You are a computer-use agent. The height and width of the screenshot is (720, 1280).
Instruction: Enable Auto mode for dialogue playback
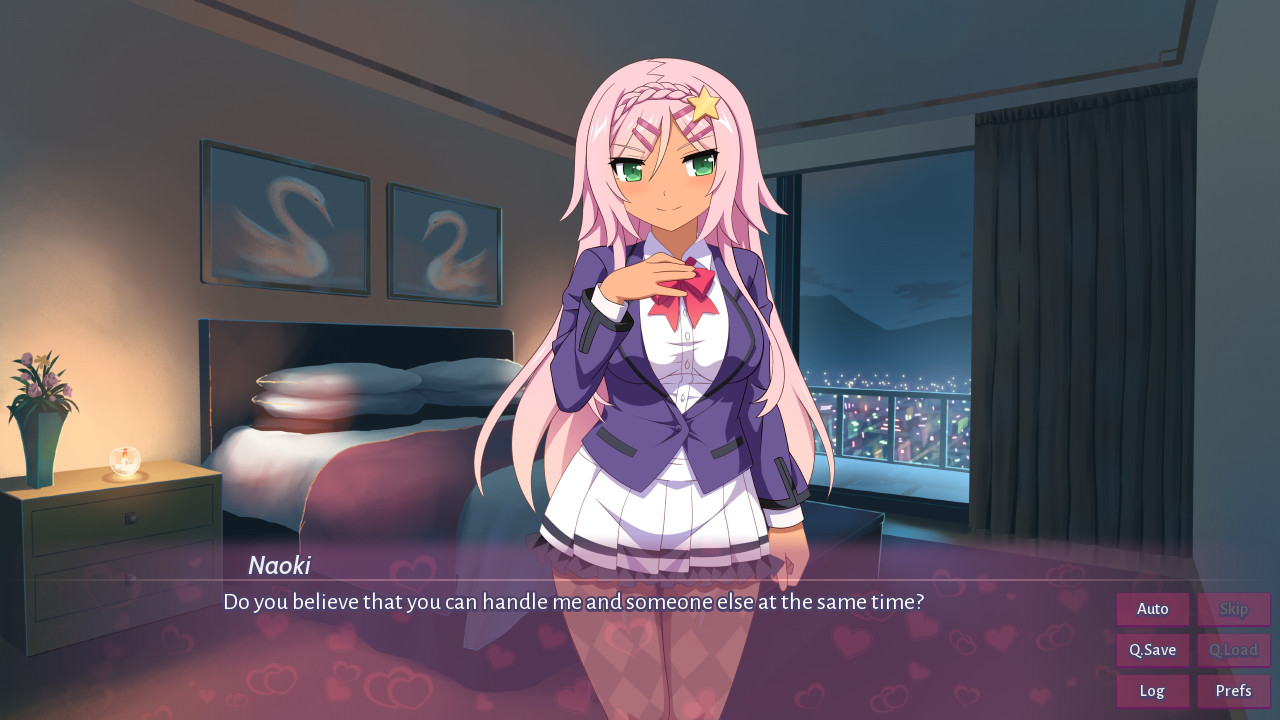click(1152, 608)
